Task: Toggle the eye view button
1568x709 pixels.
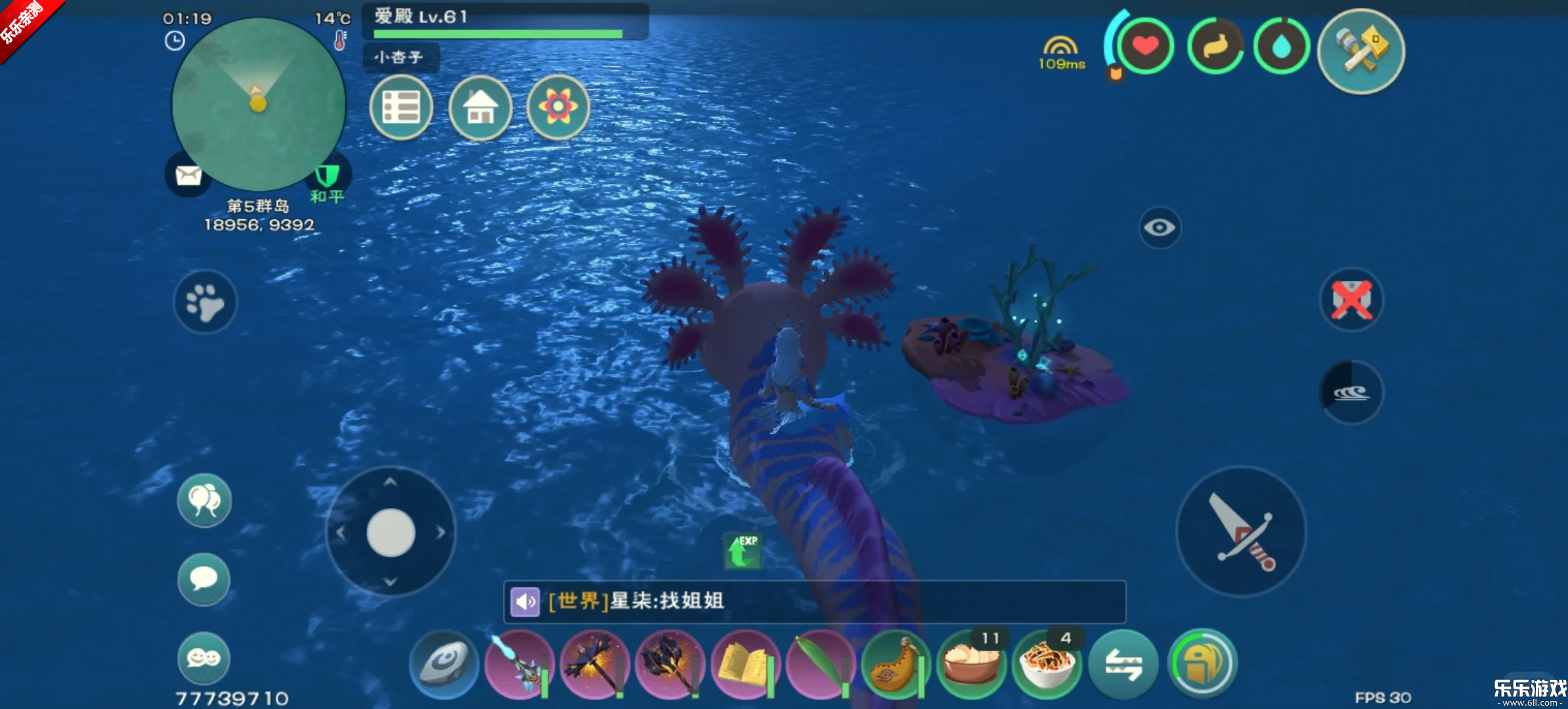Action: [x=1160, y=228]
